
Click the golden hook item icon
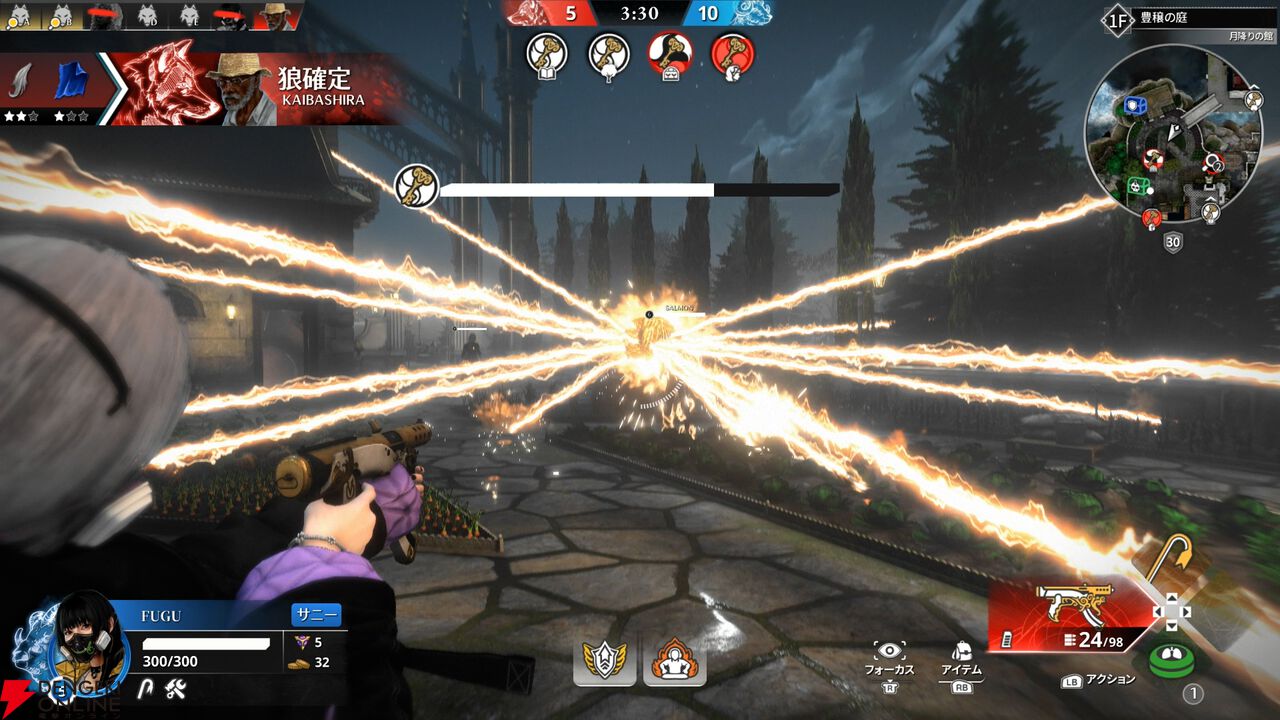point(1167,558)
